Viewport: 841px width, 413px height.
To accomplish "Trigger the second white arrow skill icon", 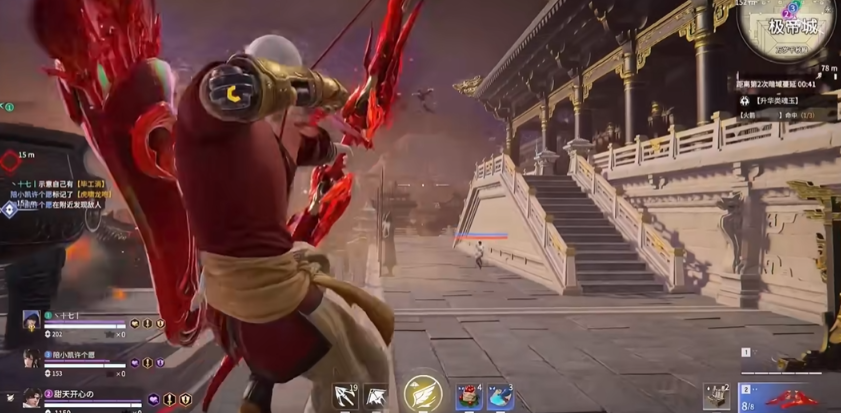I will [x=376, y=397].
